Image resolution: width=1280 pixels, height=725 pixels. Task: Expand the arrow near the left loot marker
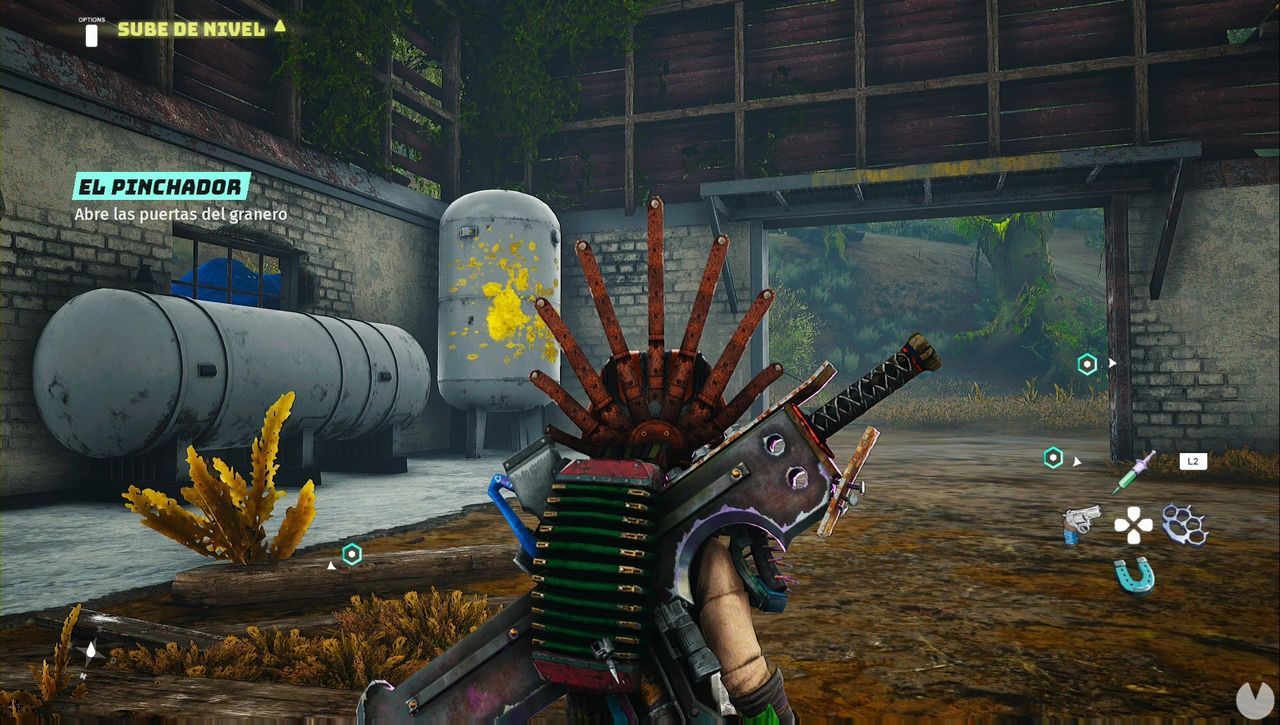pos(331,566)
